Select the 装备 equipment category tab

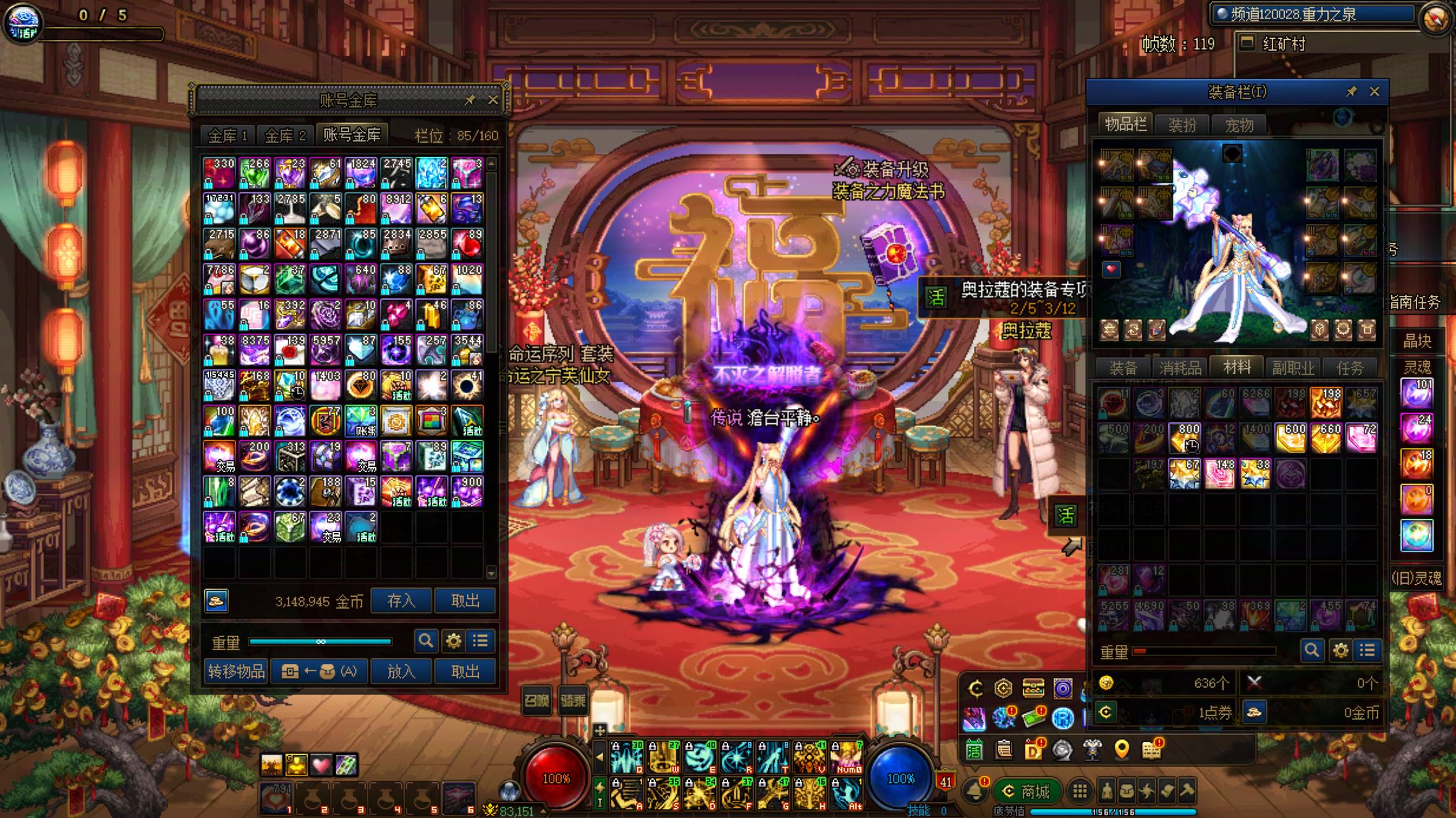click(x=1123, y=368)
